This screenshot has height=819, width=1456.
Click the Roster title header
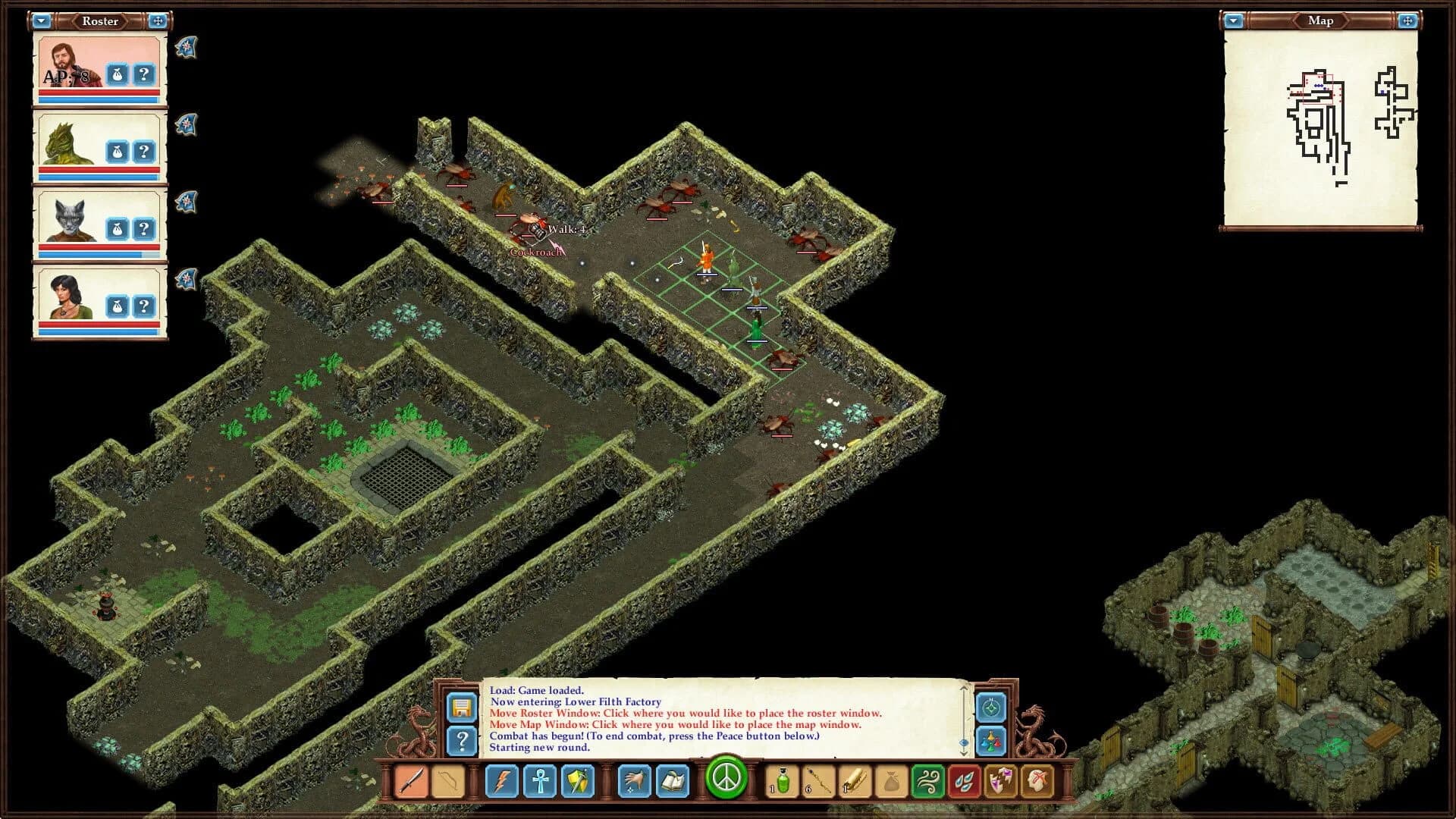point(99,21)
